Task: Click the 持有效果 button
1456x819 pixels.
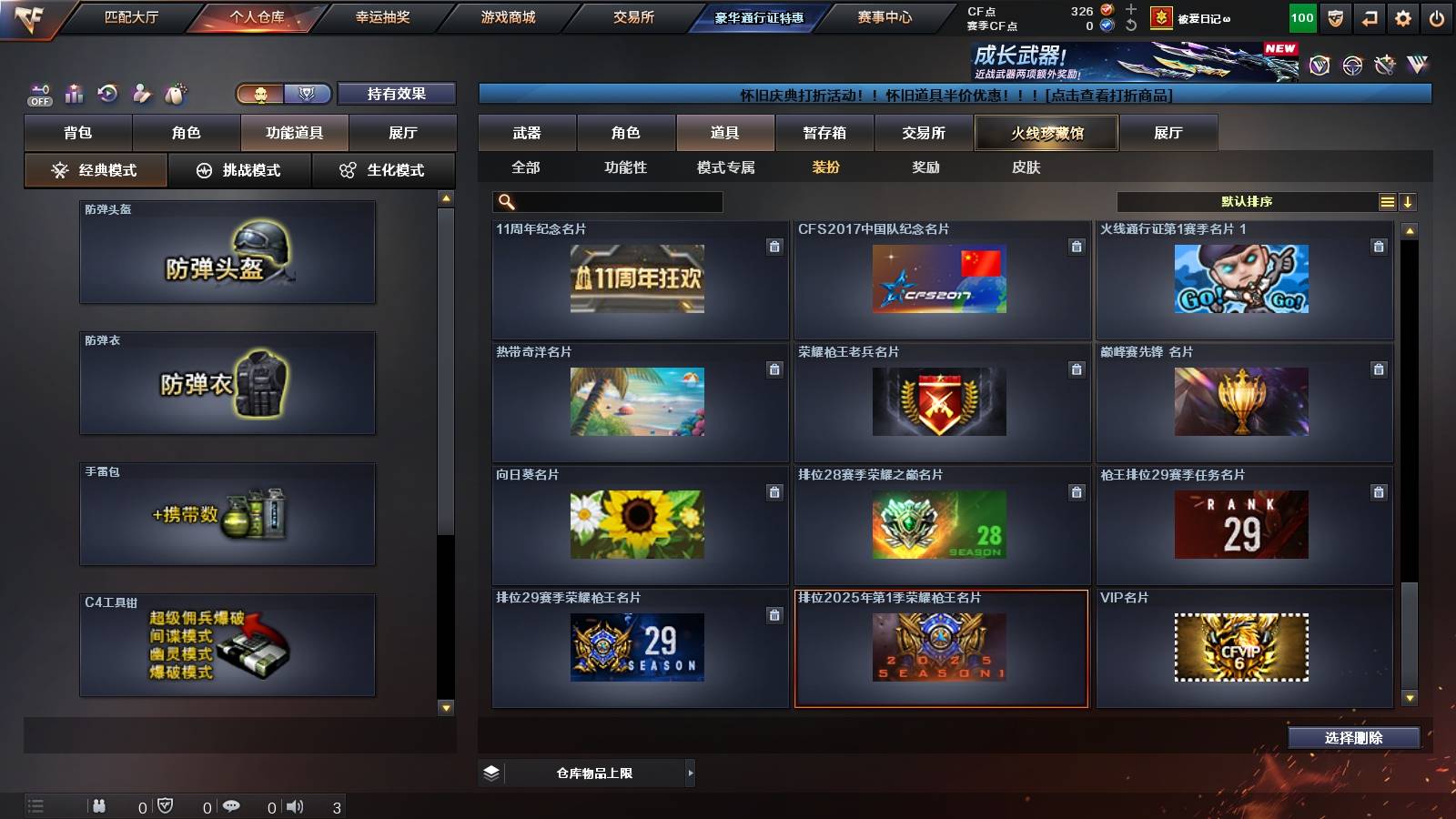Action: point(397,93)
